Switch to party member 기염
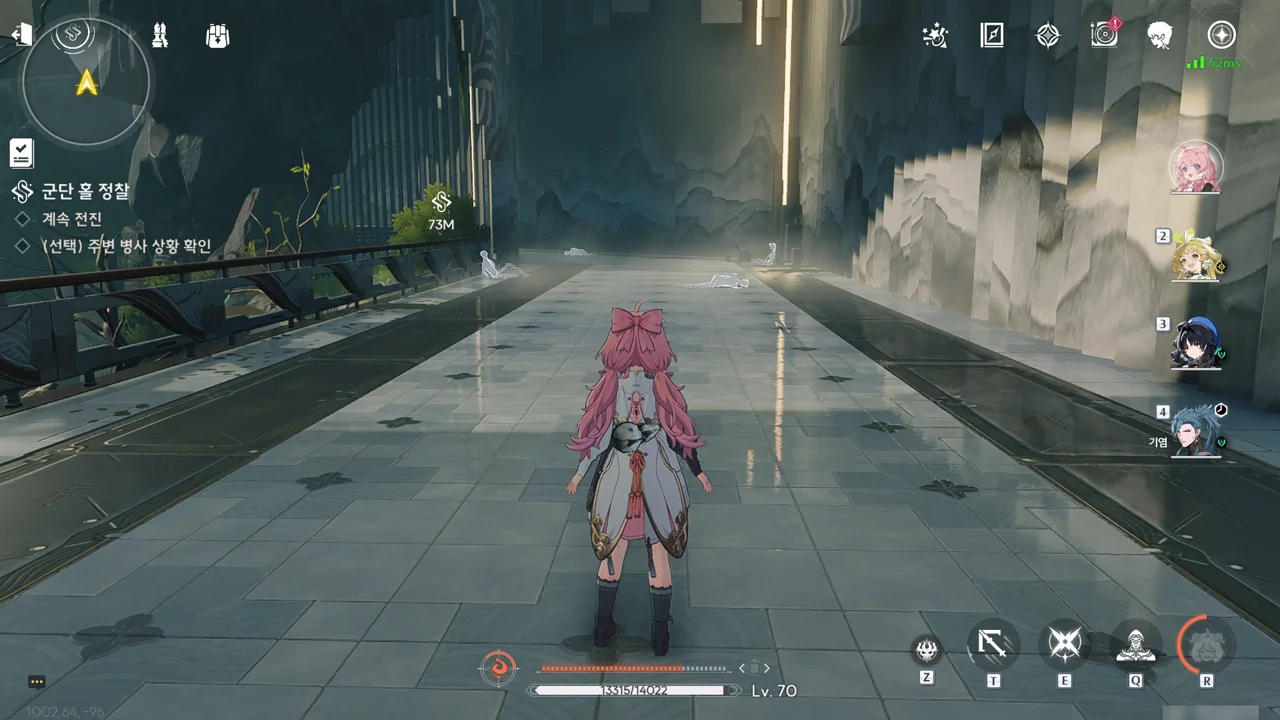This screenshot has height=720, width=1280. click(1197, 432)
